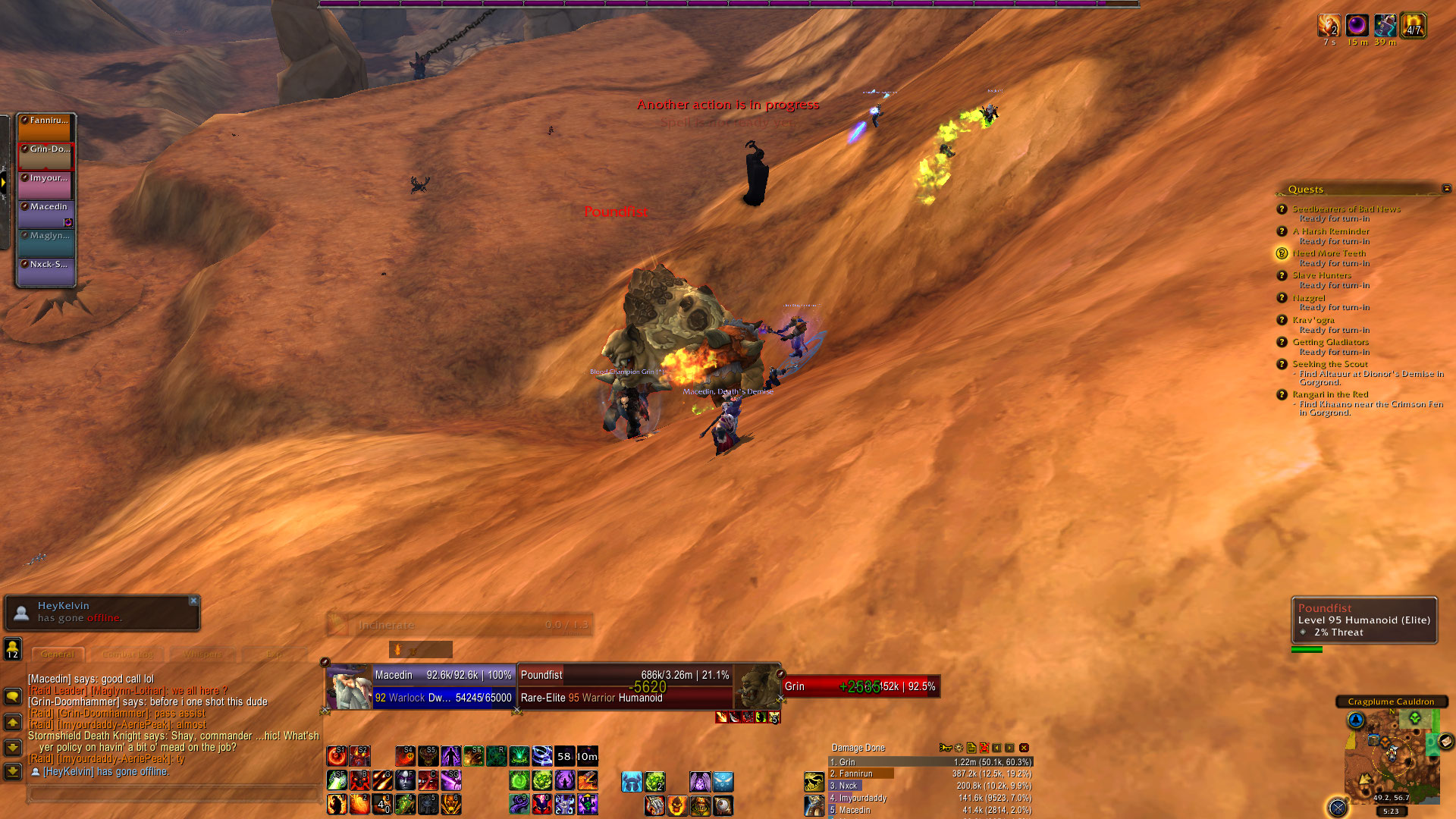Select Fannirun's row in the damage meter
Viewport: 1456px width, 819px height.
[x=930, y=774]
